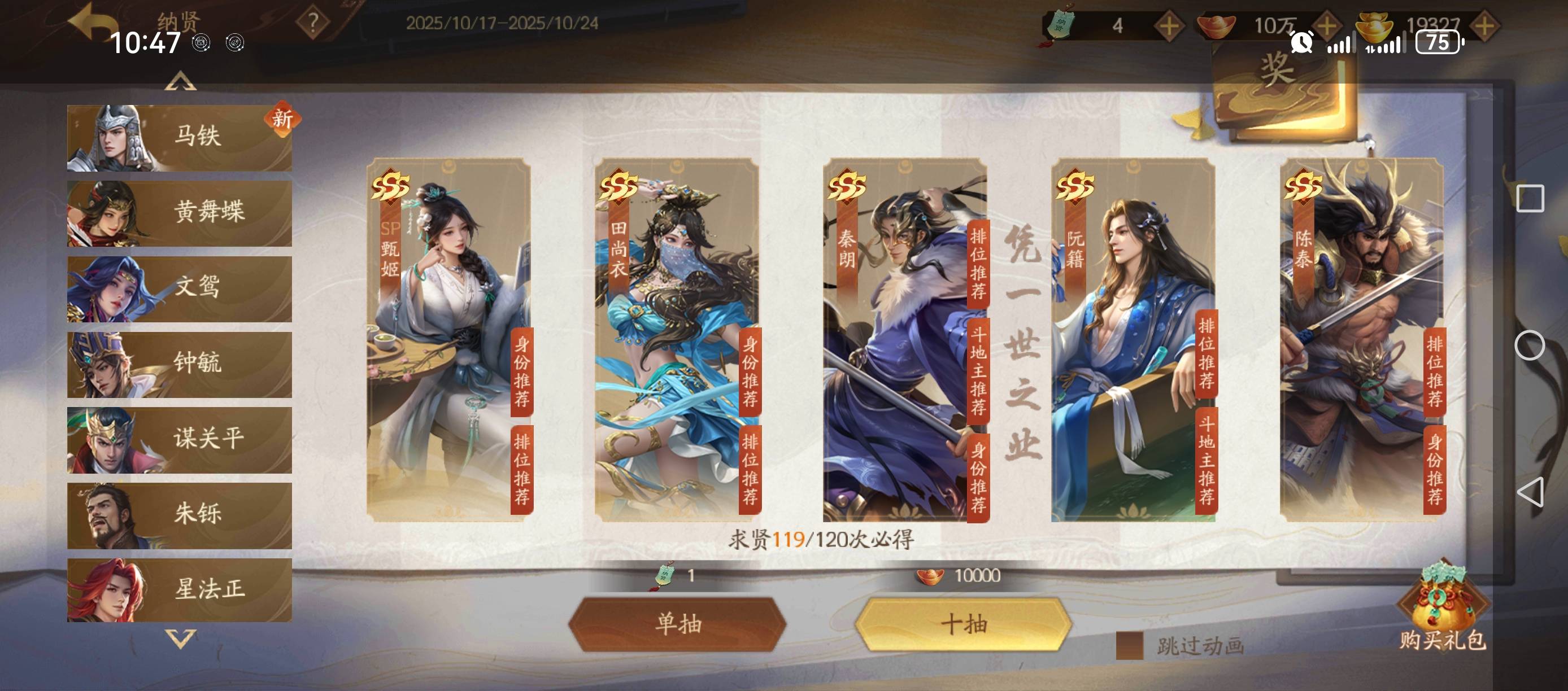View the SP甄姬 hero card
Image resolution: width=1568 pixels, height=691 pixels.
(448, 339)
